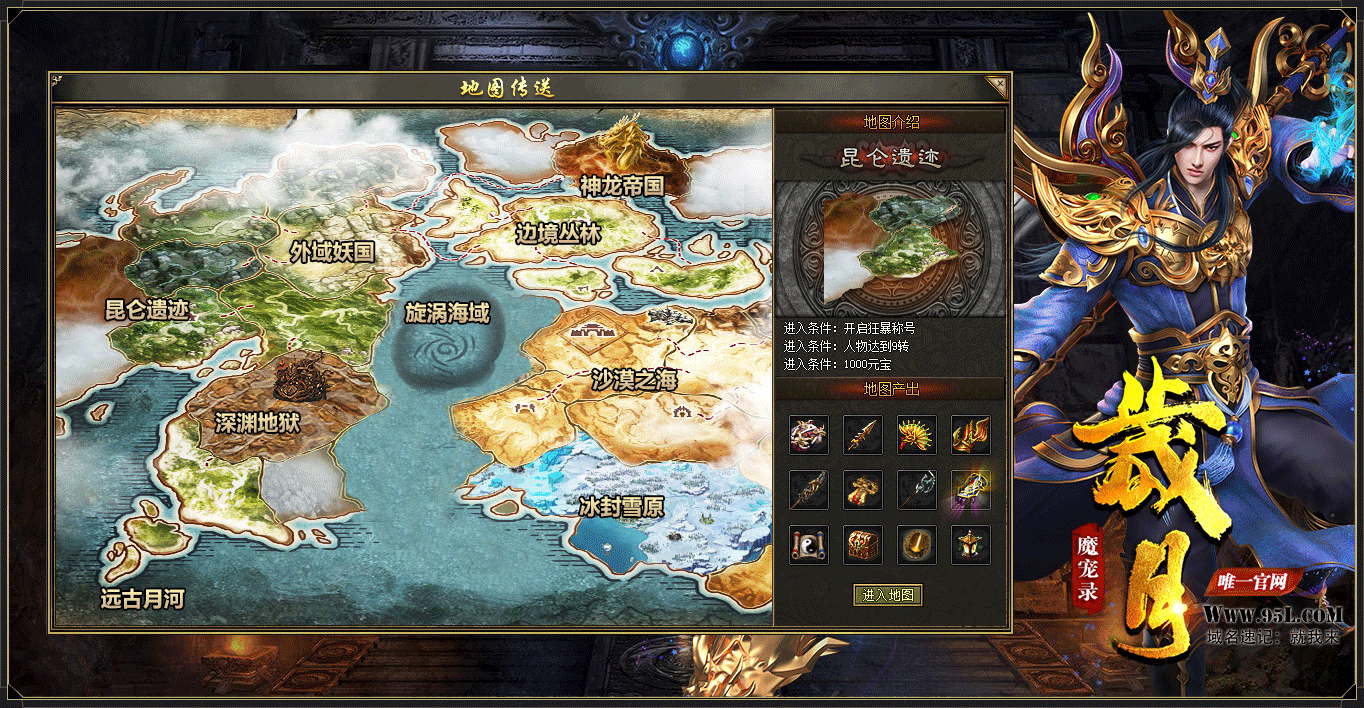Click the 昆仑遗迹 map preview thumbnail
The height and width of the screenshot is (708, 1364).
tap(890, 248)
